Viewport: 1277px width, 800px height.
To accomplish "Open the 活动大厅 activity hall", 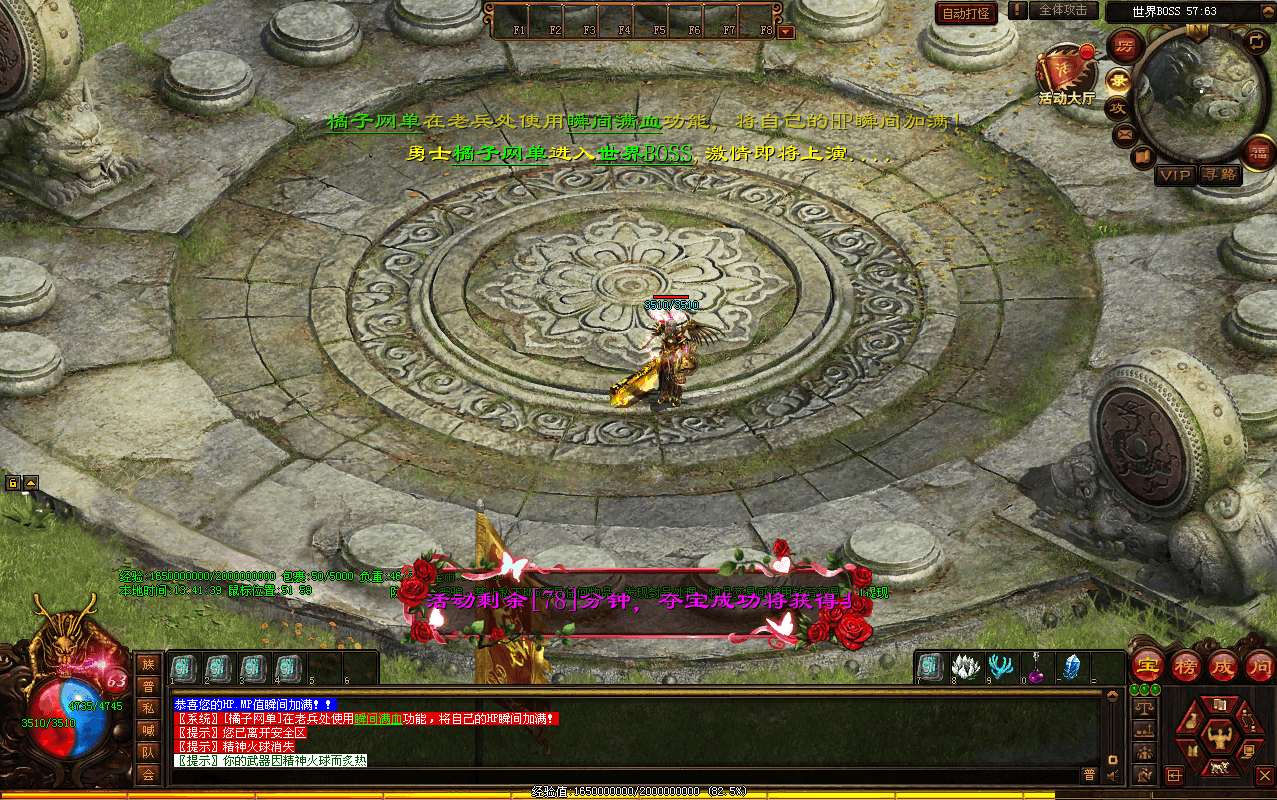I will click(x=1066, y=72).
